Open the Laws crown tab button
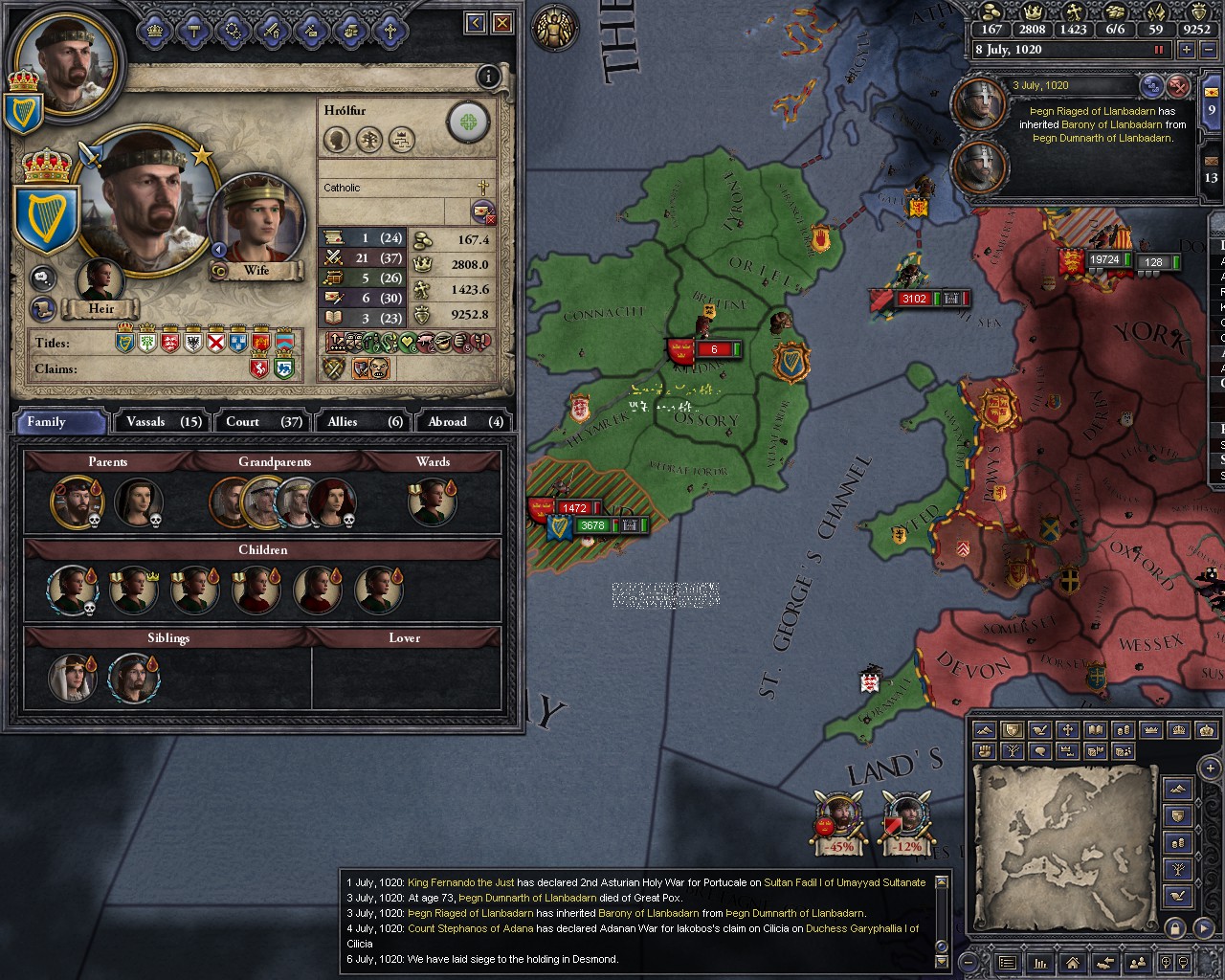The height and width of the screenshot is (980, 1225). coord(155,31)
